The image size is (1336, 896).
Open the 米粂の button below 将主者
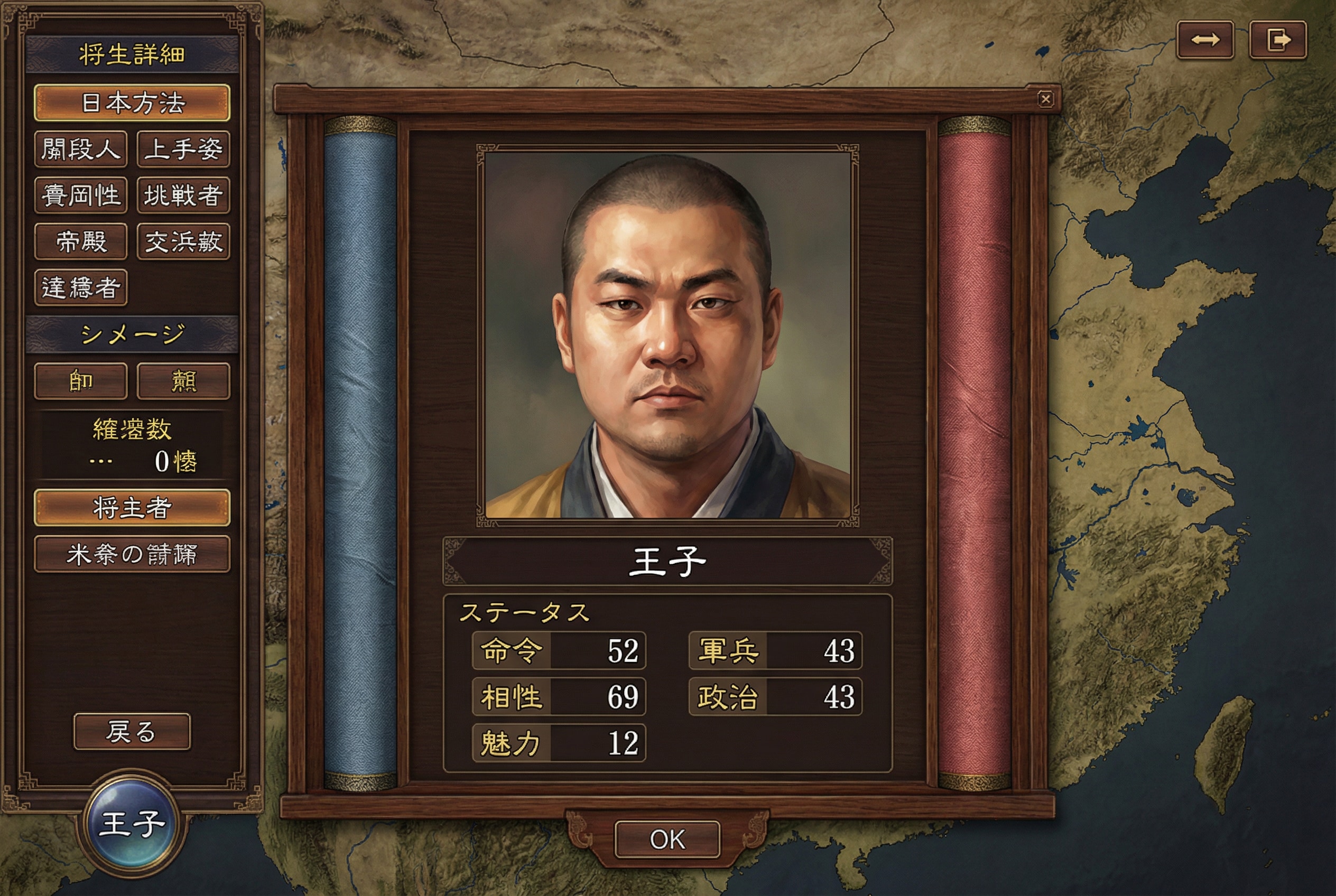[132, 554]
